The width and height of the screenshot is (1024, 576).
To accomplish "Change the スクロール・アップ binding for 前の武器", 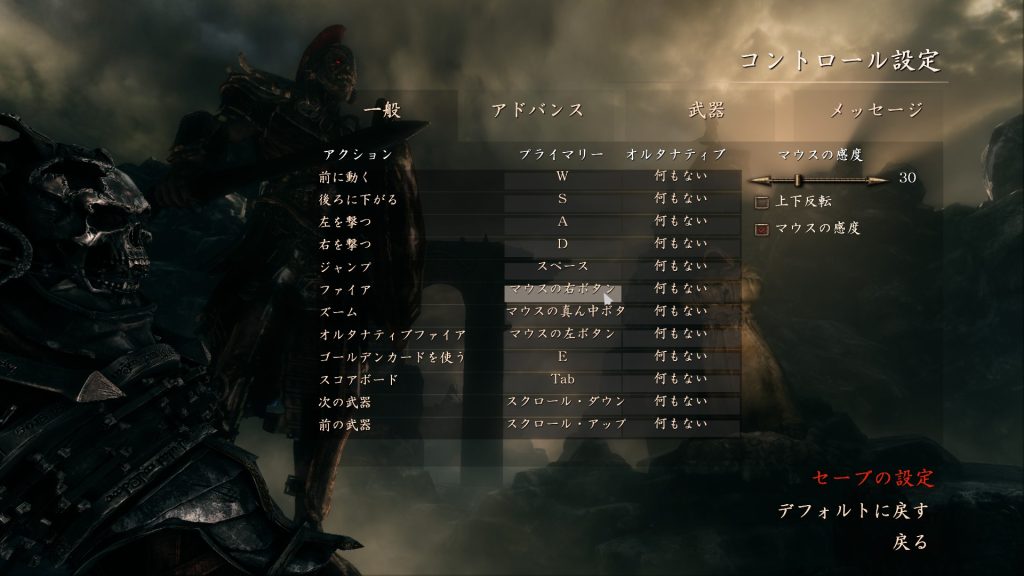I will (x=566, y=424).
